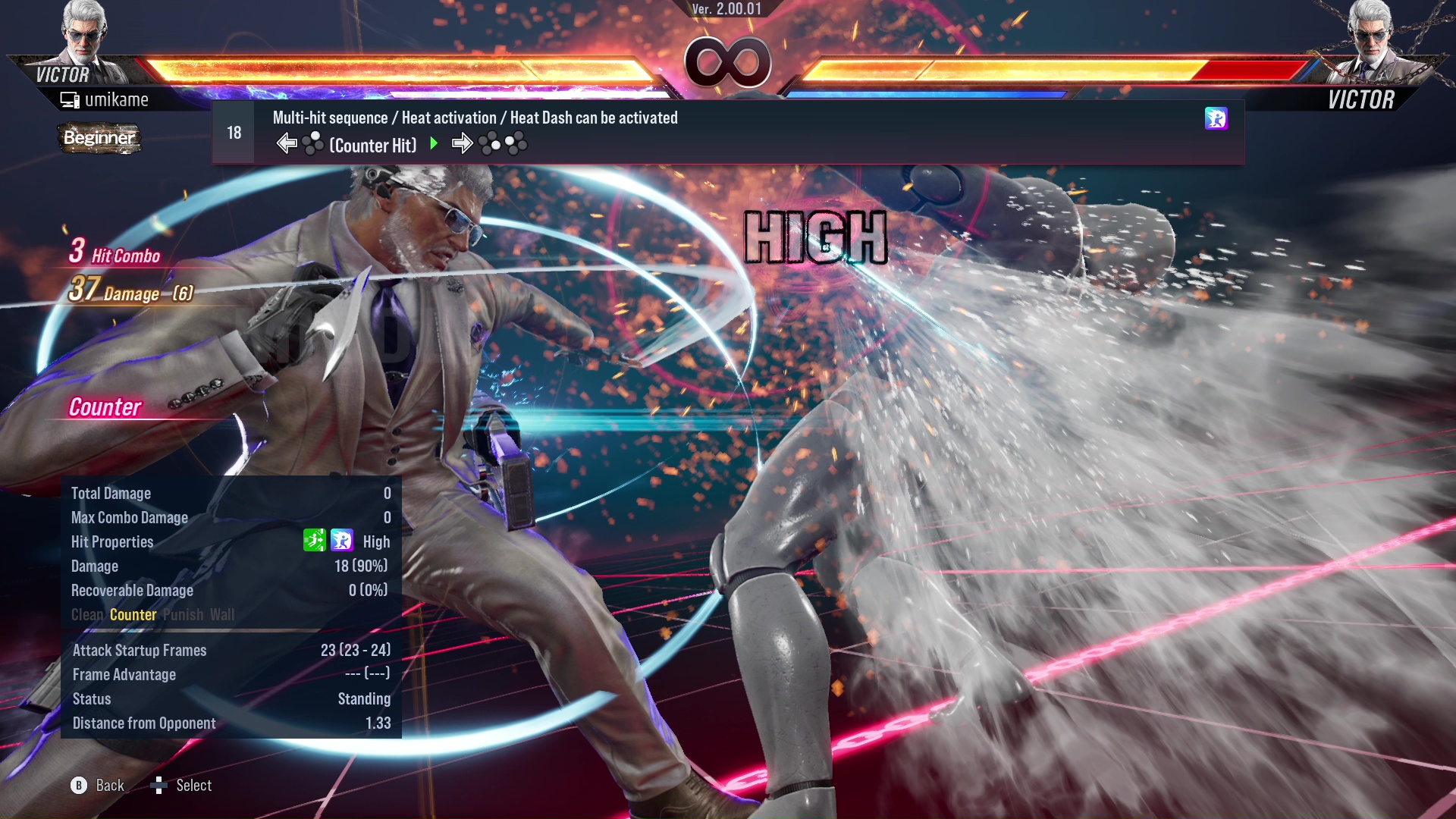Click the Heat activation icon in the command list
This screenshot has width=1456, height=819.
(1216, 119)
